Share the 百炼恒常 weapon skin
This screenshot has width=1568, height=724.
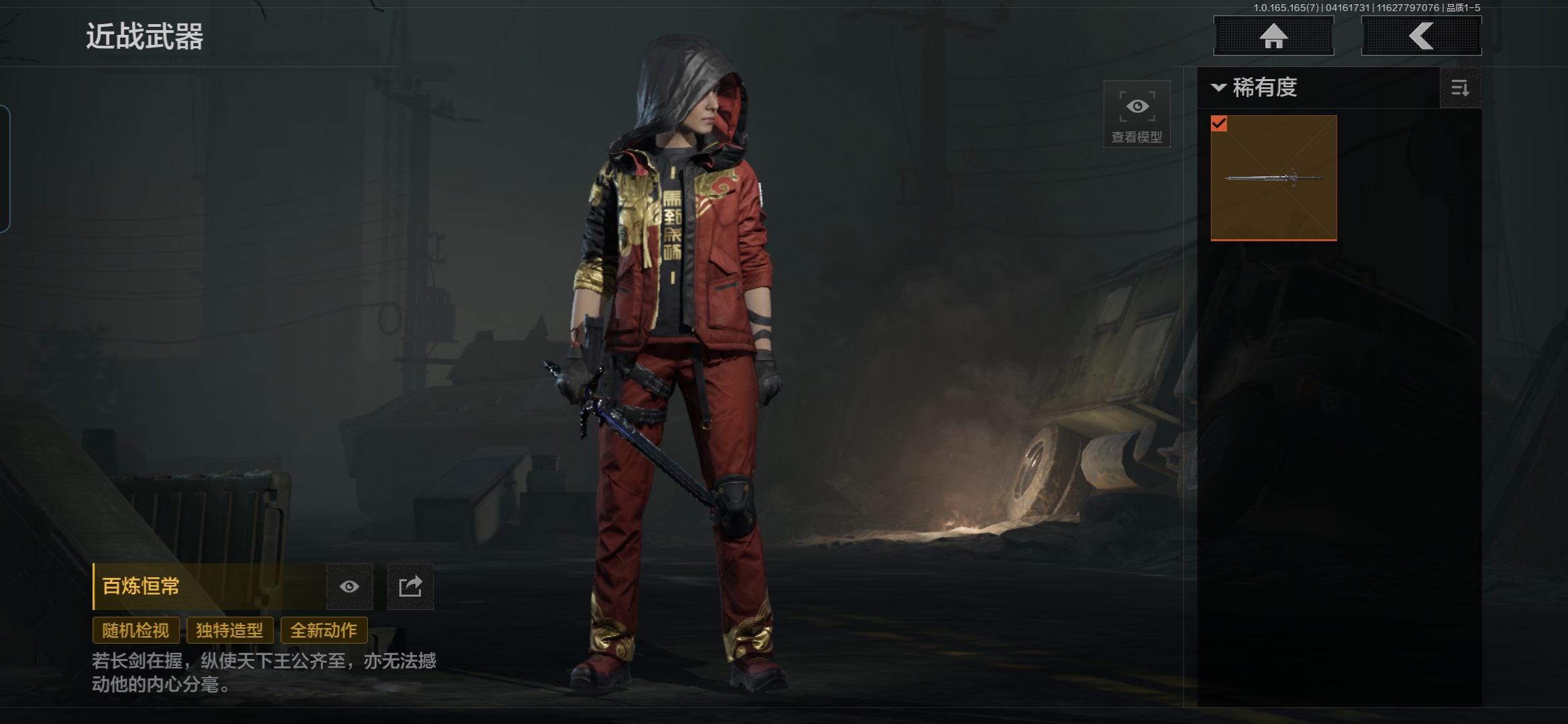pos(410,587)
